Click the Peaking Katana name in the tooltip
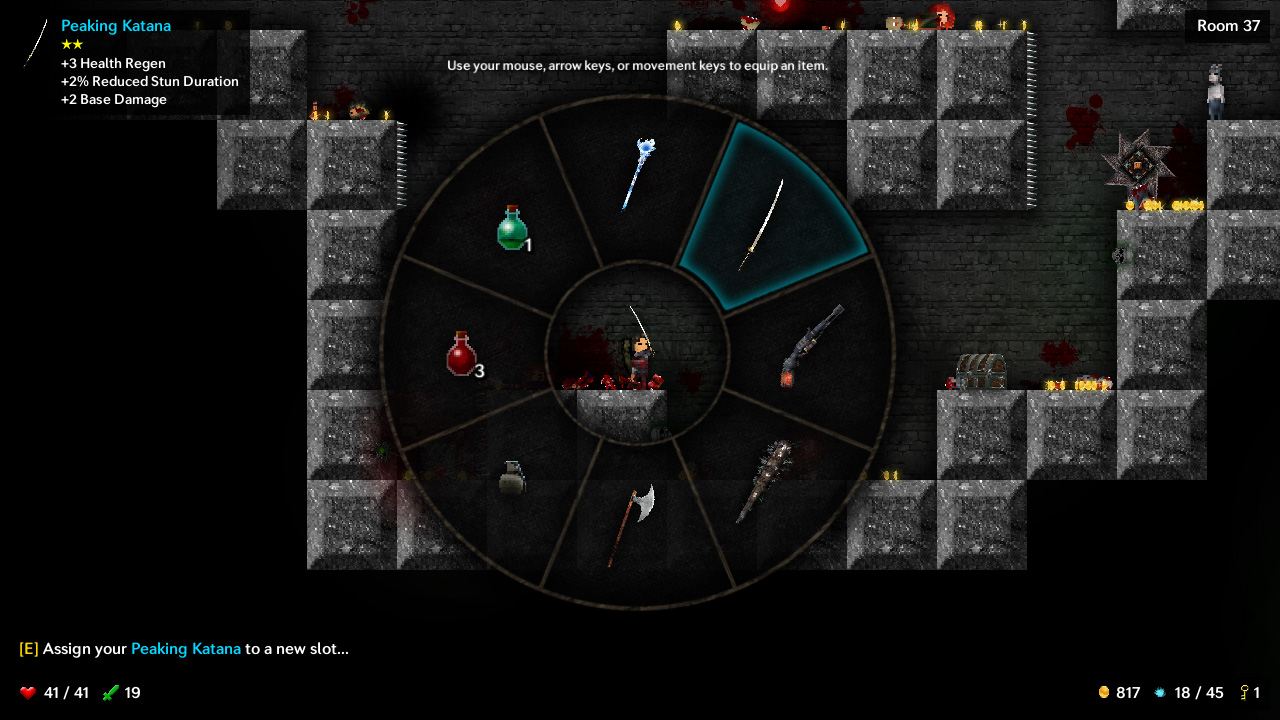Screen dimensions: 1280x720 click(116, 26)
